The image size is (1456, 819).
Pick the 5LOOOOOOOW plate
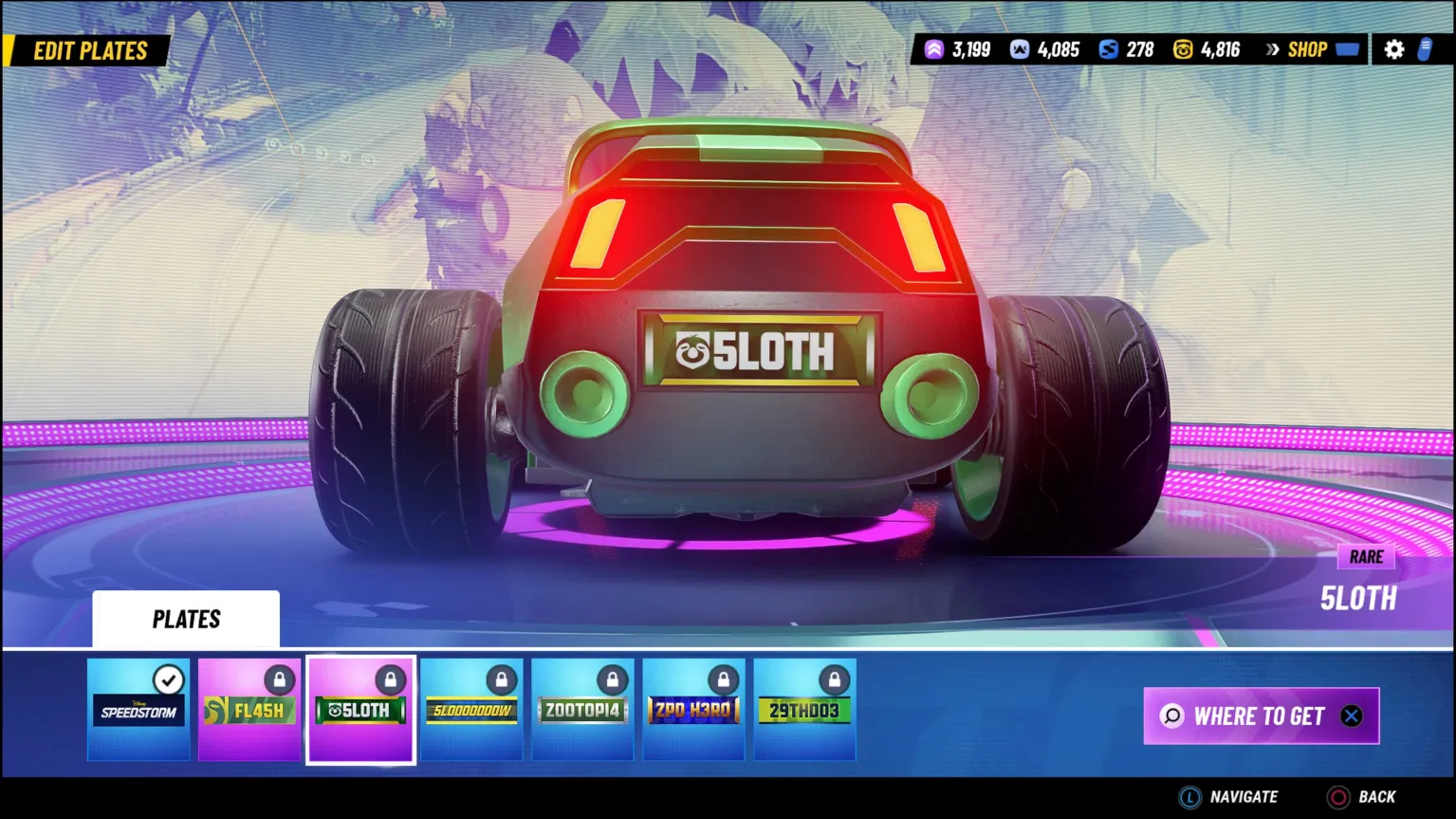pos(471,710)
